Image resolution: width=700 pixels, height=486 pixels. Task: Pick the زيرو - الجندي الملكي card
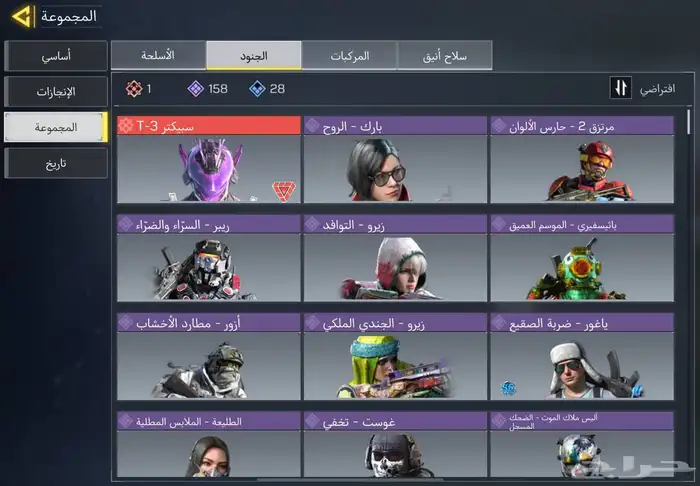pos(395,357)
